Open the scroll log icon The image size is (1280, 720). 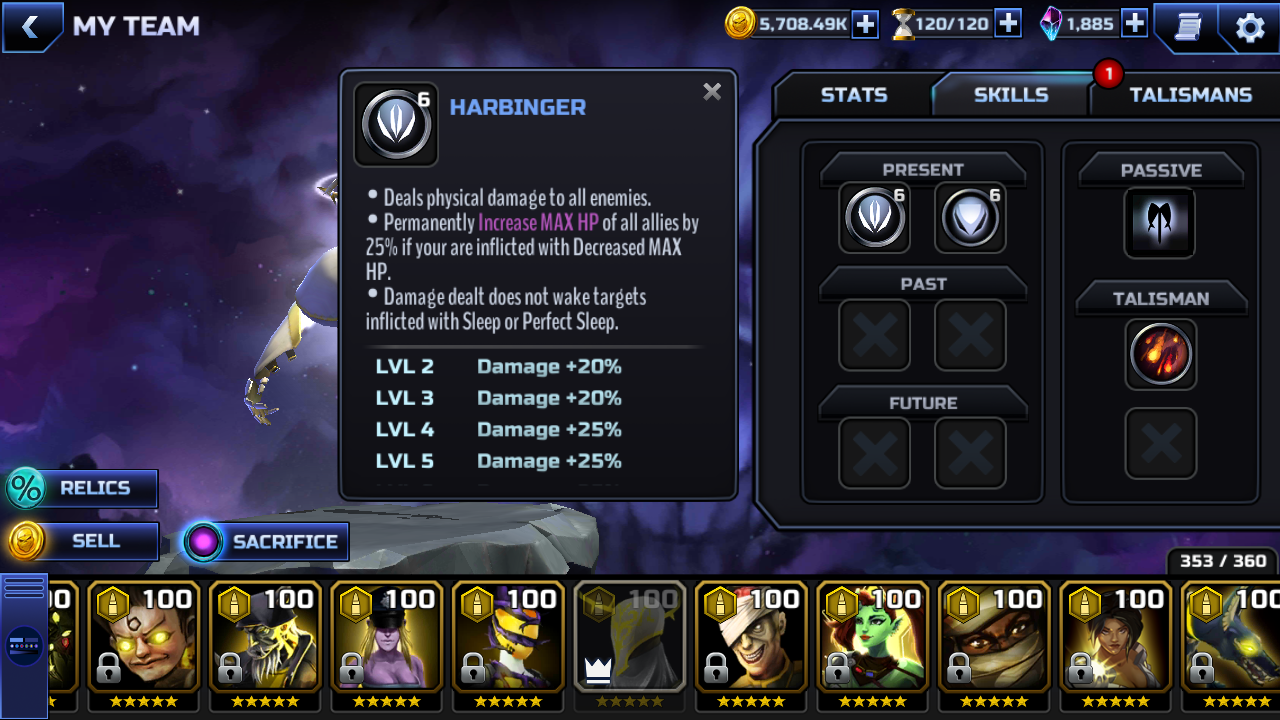(1187, 27)
